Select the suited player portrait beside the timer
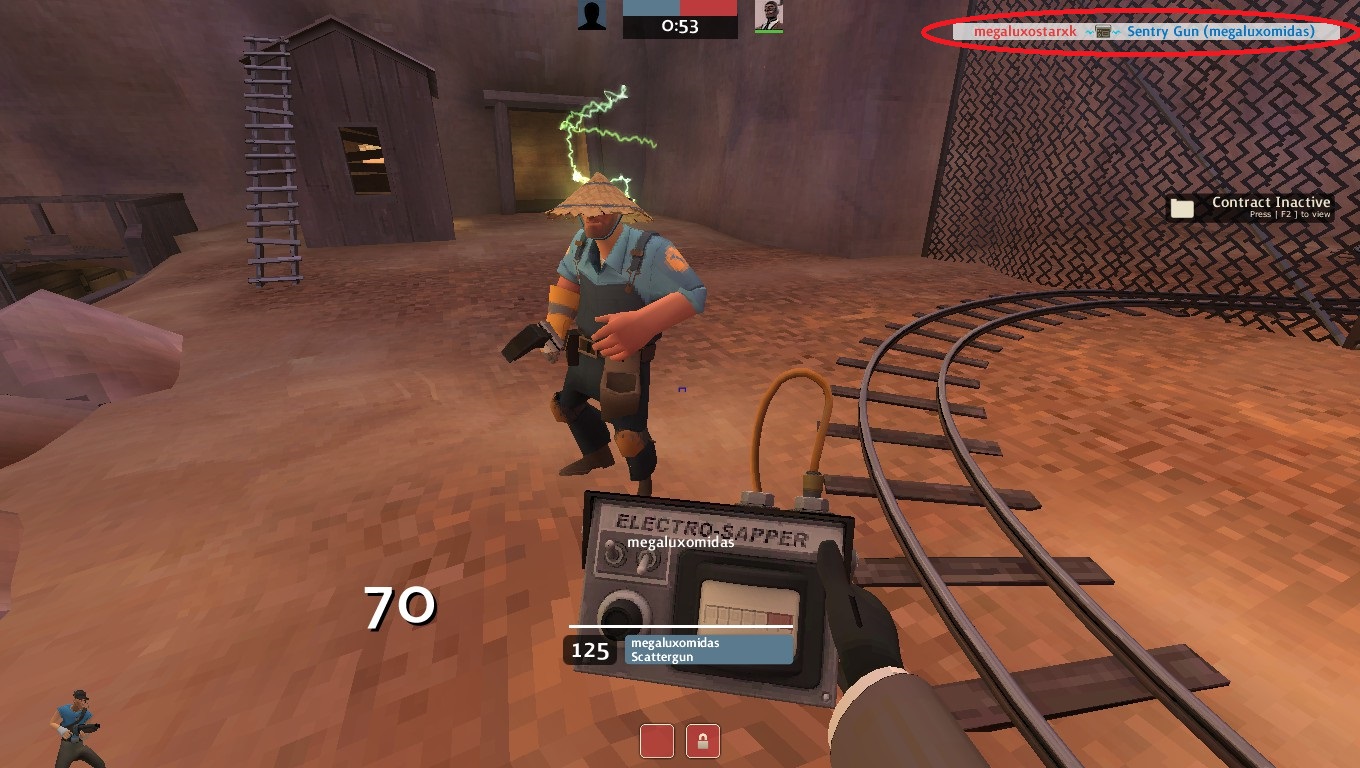The height and width of the screenshot is (768, 1360). tap(768, 15)
